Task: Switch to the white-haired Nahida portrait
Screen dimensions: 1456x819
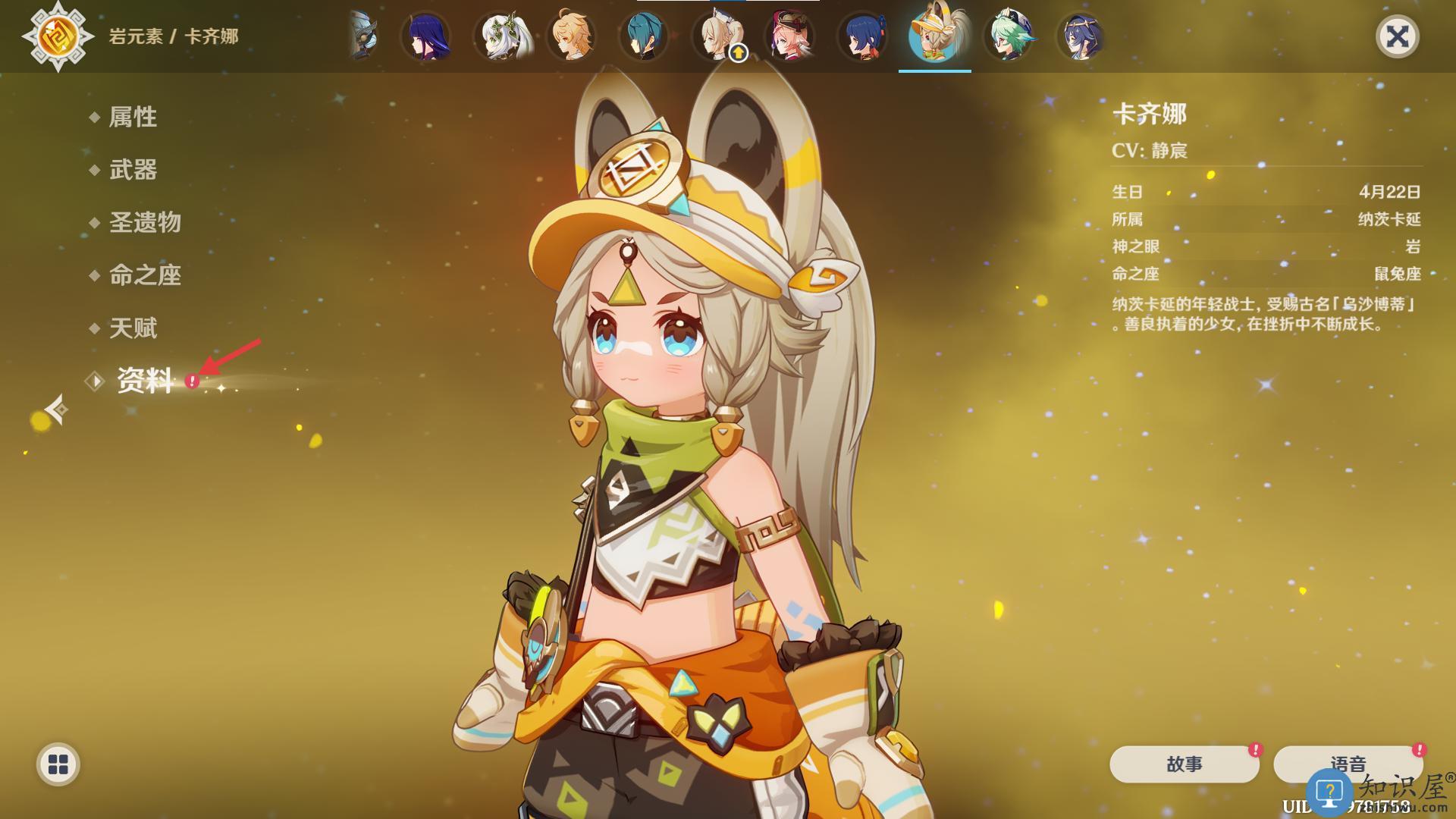Action: coord(499,36)
